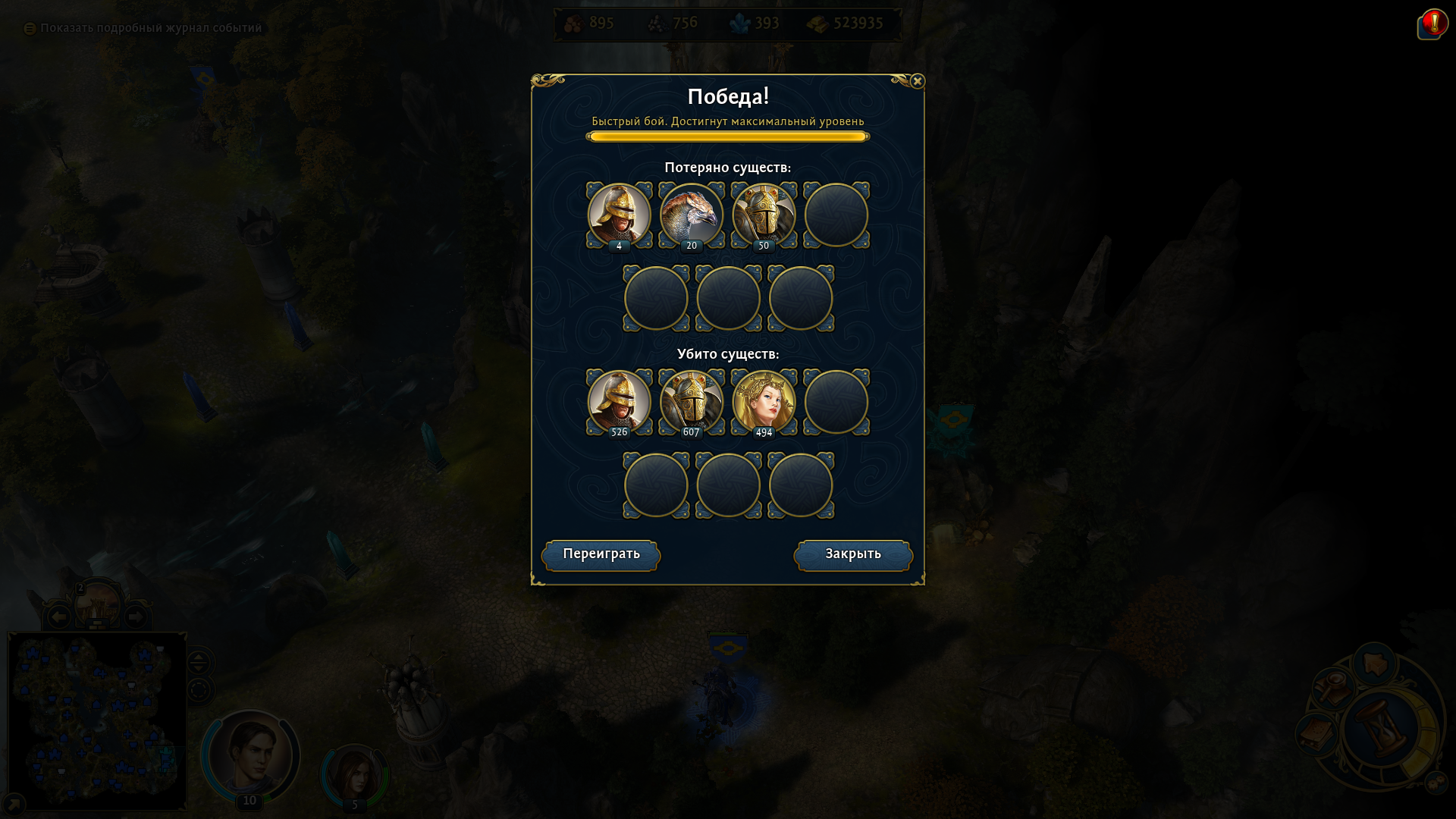
Task: Select the lost creature stack showing 4
Action: [619, 215]
